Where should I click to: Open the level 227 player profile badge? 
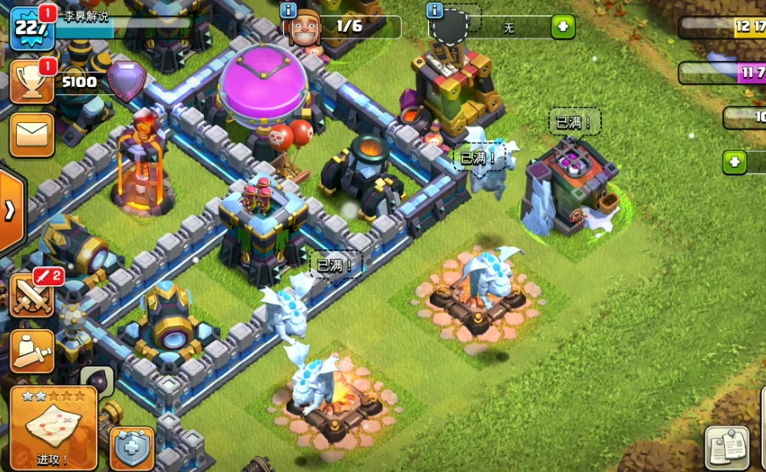(x=30, y=28)
